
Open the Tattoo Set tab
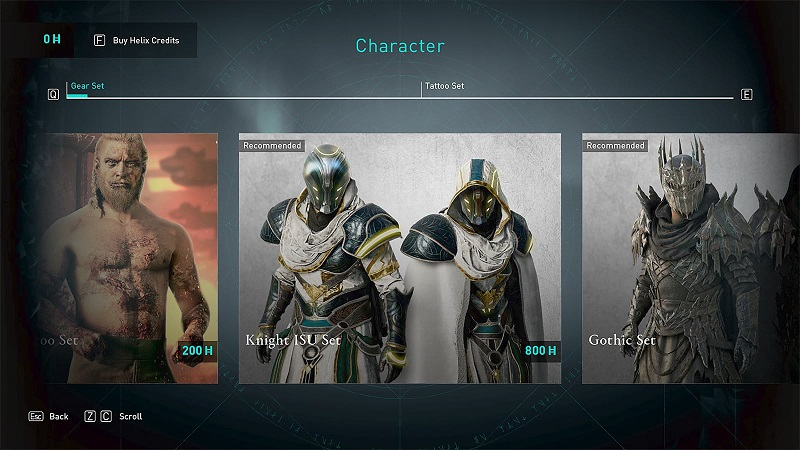coord(445,86)
